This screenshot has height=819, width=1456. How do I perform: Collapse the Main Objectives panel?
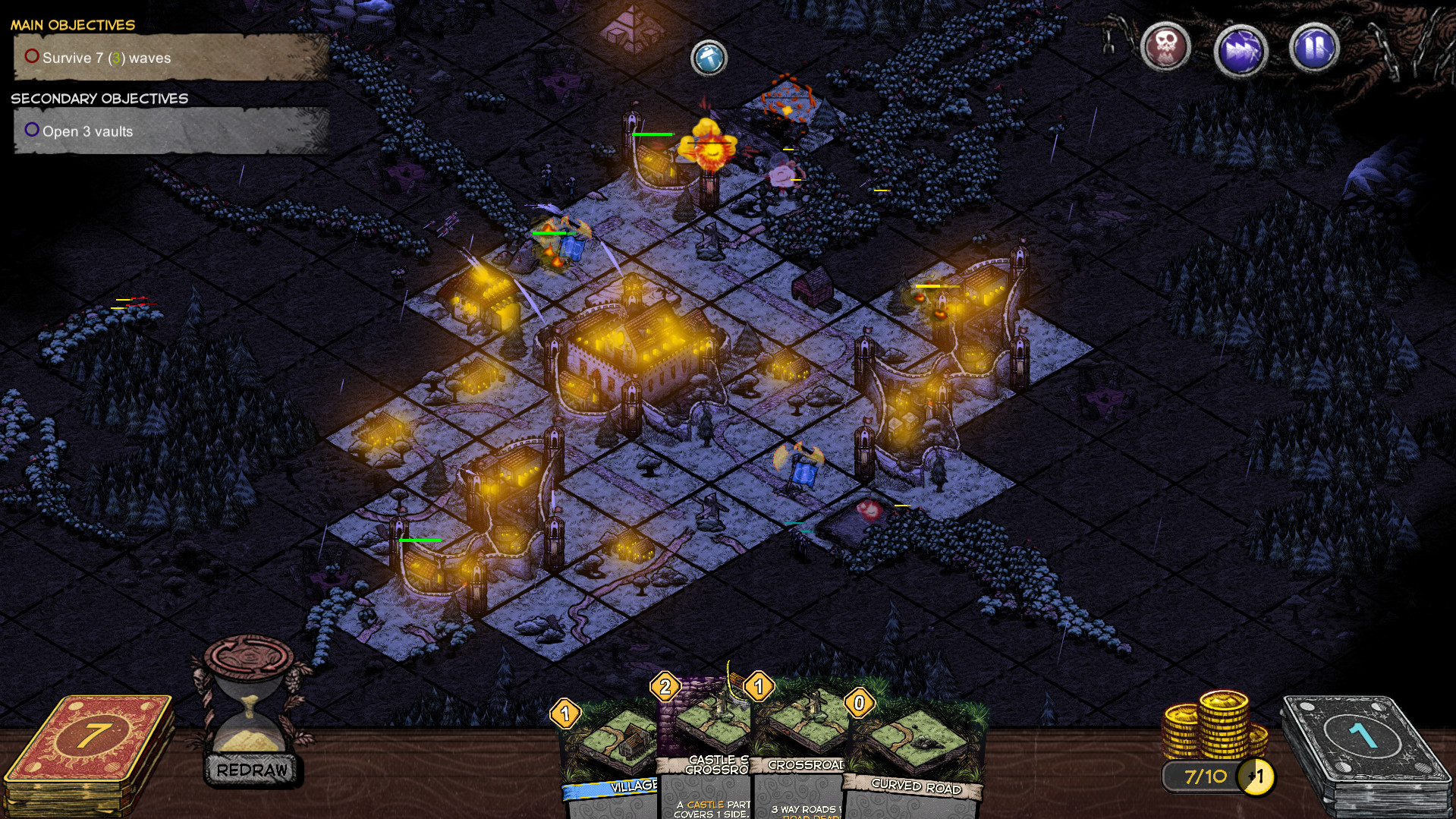click(x=72, y=24)
